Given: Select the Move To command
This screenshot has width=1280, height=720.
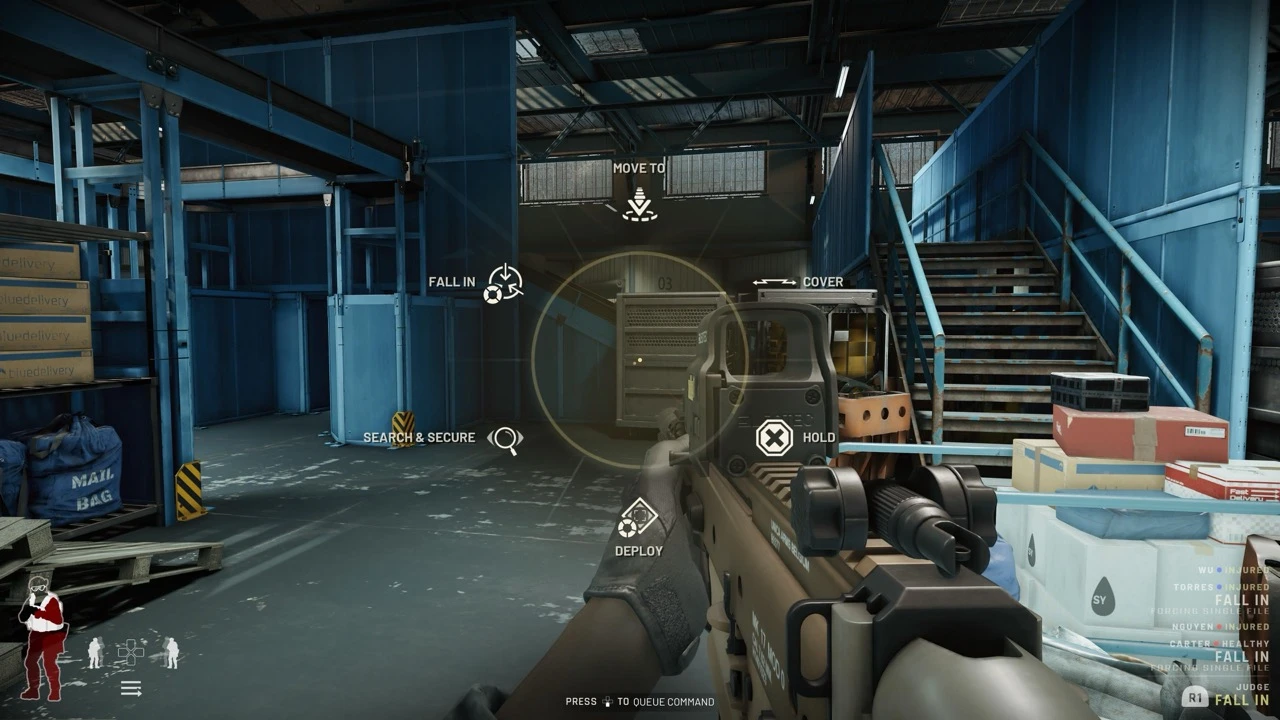Looking at the screenshot, I should (x=639, y=205).
